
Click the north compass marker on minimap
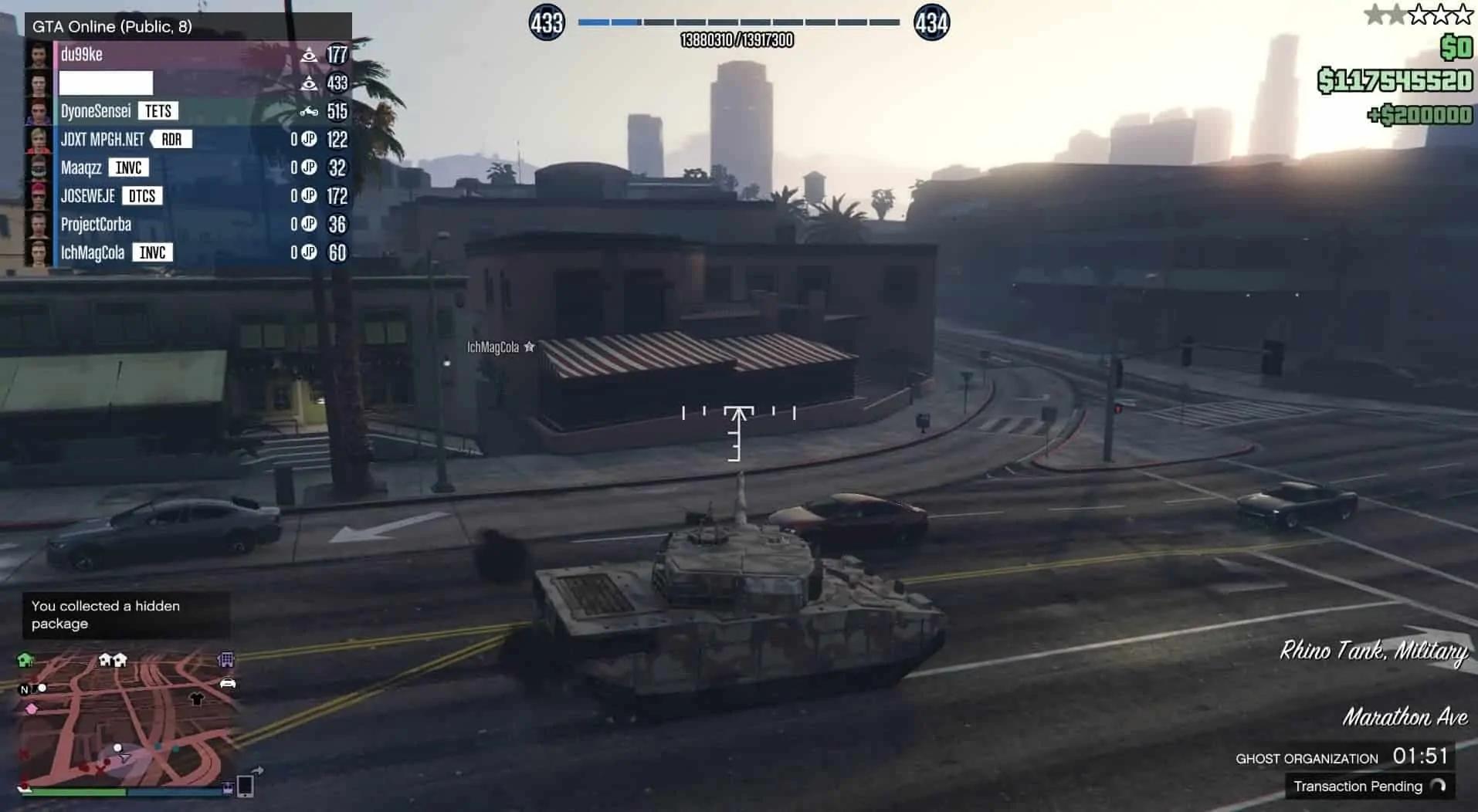pyautogui.click(x=25, y=689)
